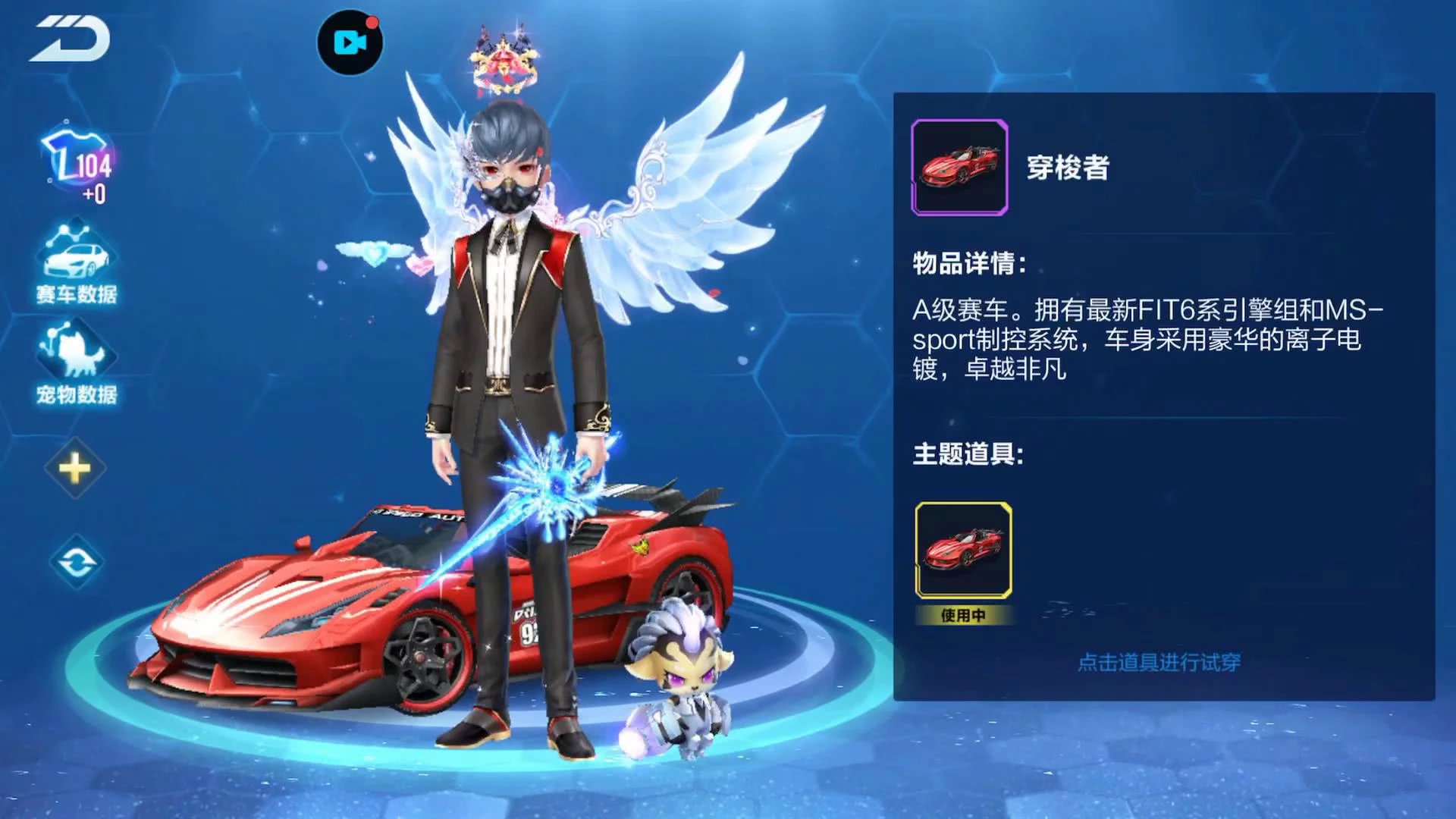Click the red recording indicator dot
This screenshot has width=1456, height=819.
click(x=373, y=21)
